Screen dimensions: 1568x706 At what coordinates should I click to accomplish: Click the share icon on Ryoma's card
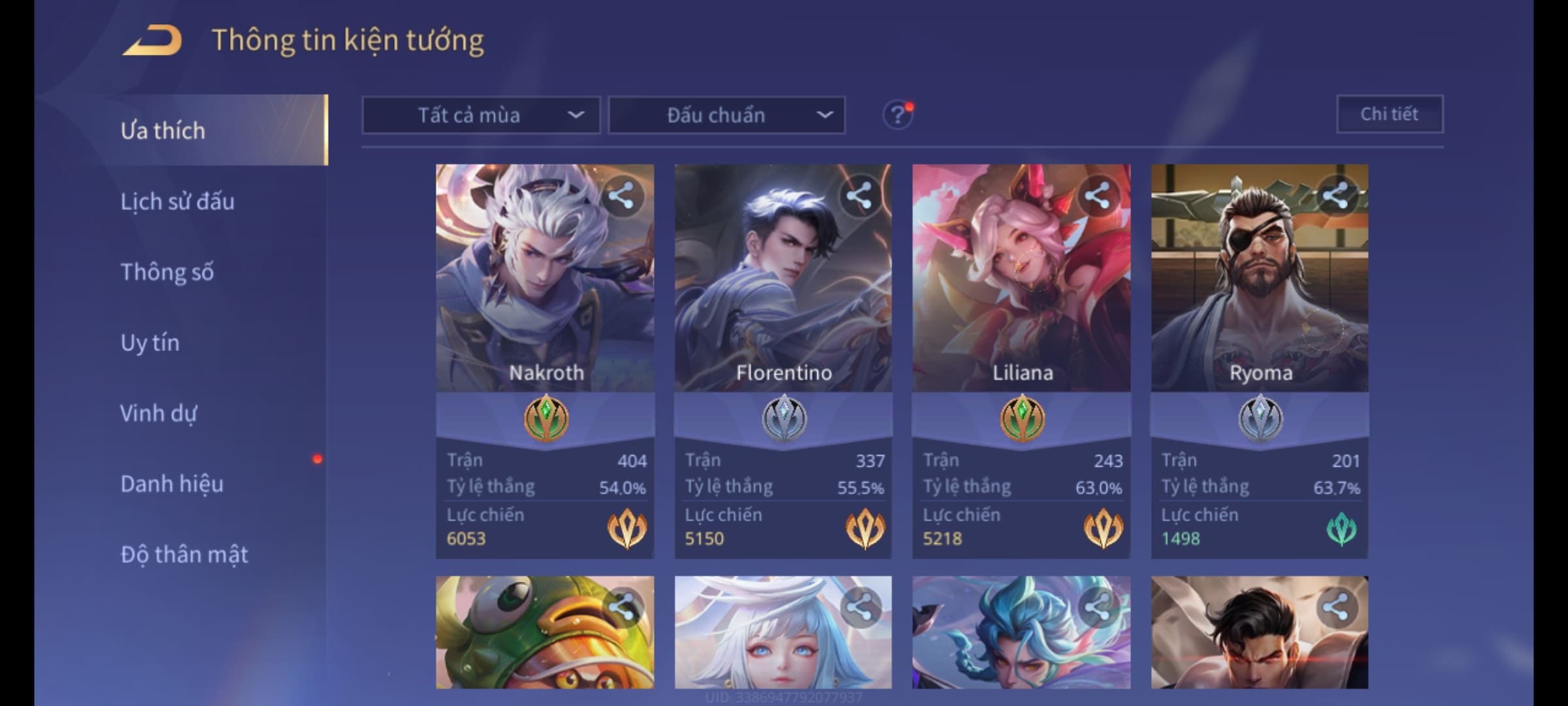[1335, 195]
